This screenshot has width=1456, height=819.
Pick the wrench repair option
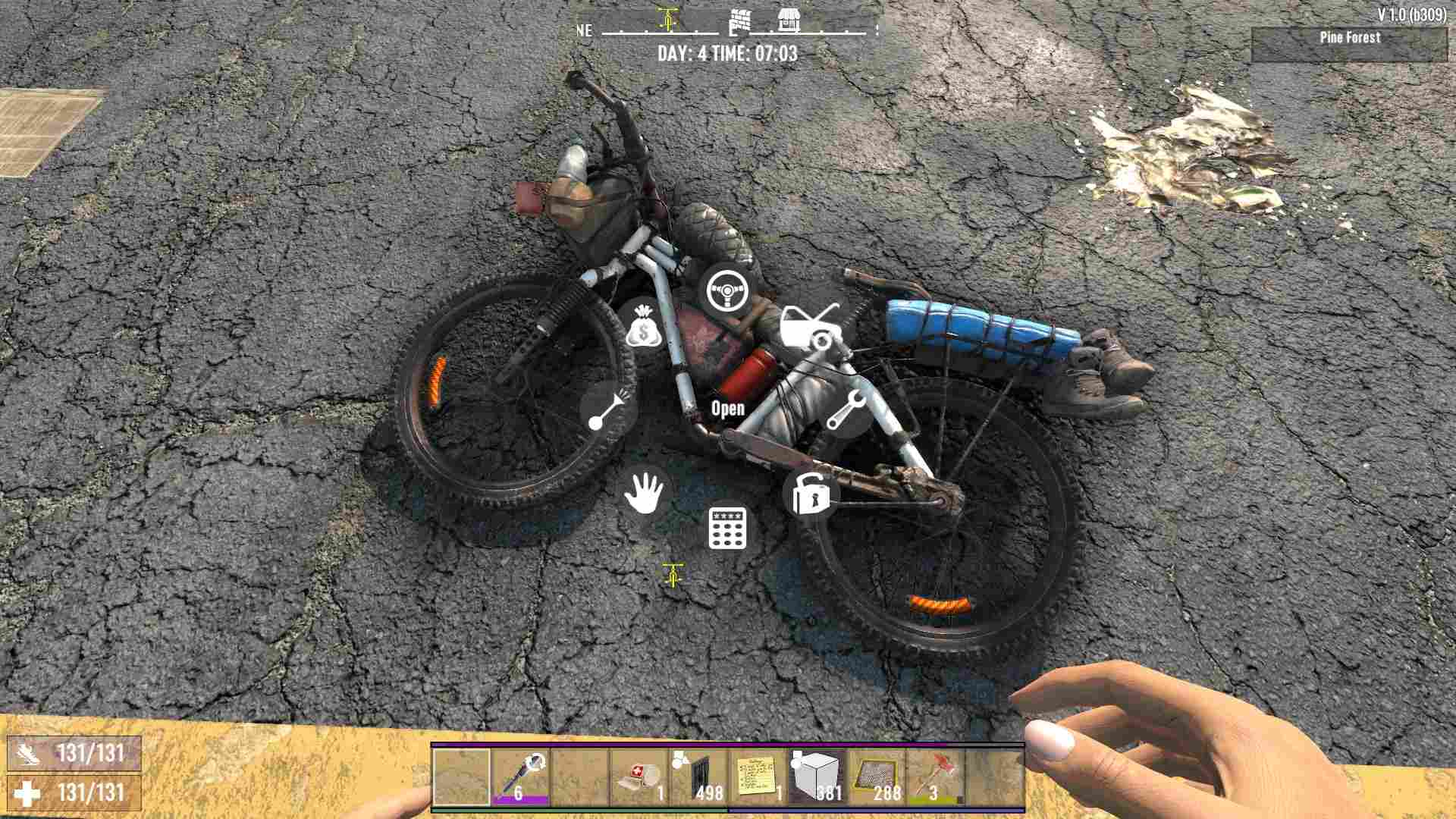[x=845, y=410]
